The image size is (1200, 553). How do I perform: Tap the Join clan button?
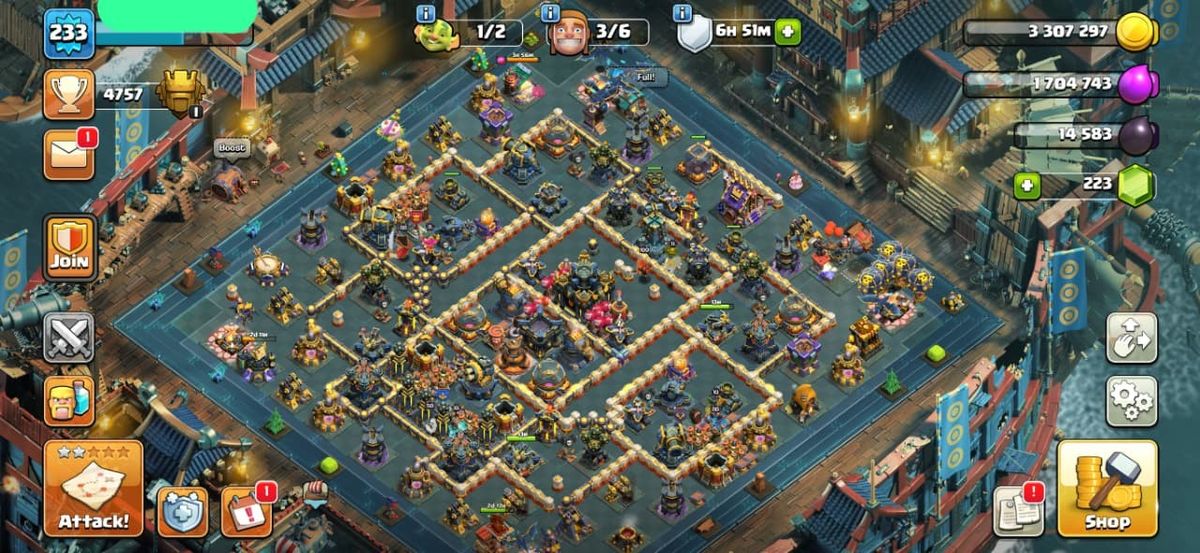click(69, 247)
